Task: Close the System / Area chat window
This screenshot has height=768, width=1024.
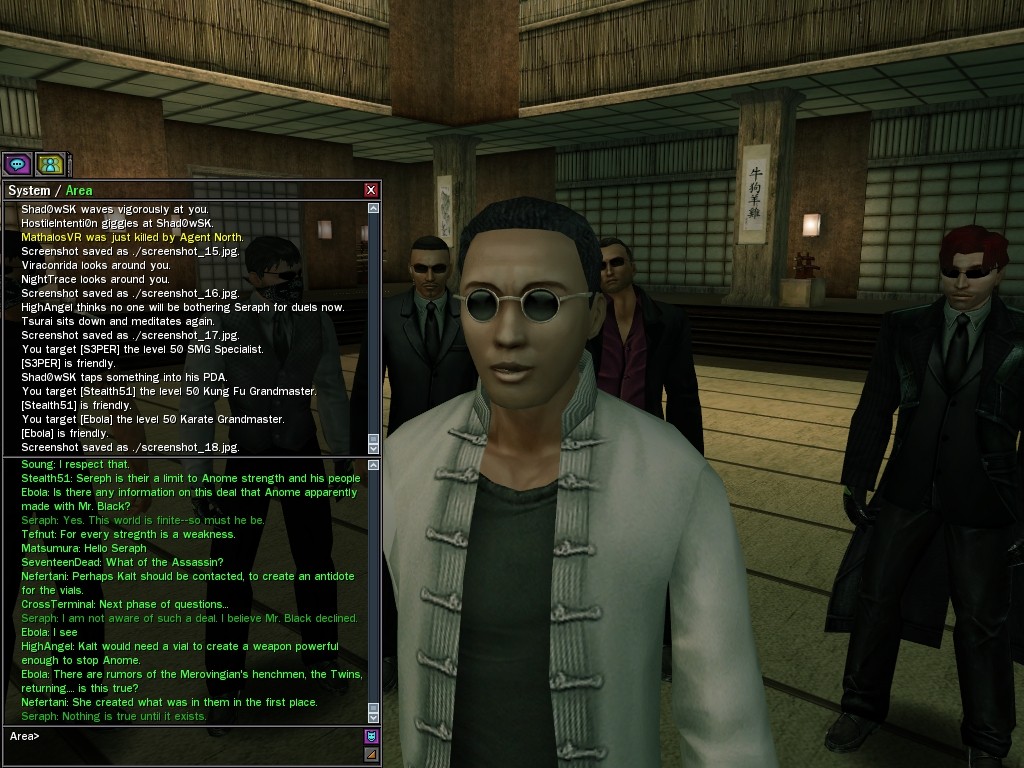Action: (371, 190)
